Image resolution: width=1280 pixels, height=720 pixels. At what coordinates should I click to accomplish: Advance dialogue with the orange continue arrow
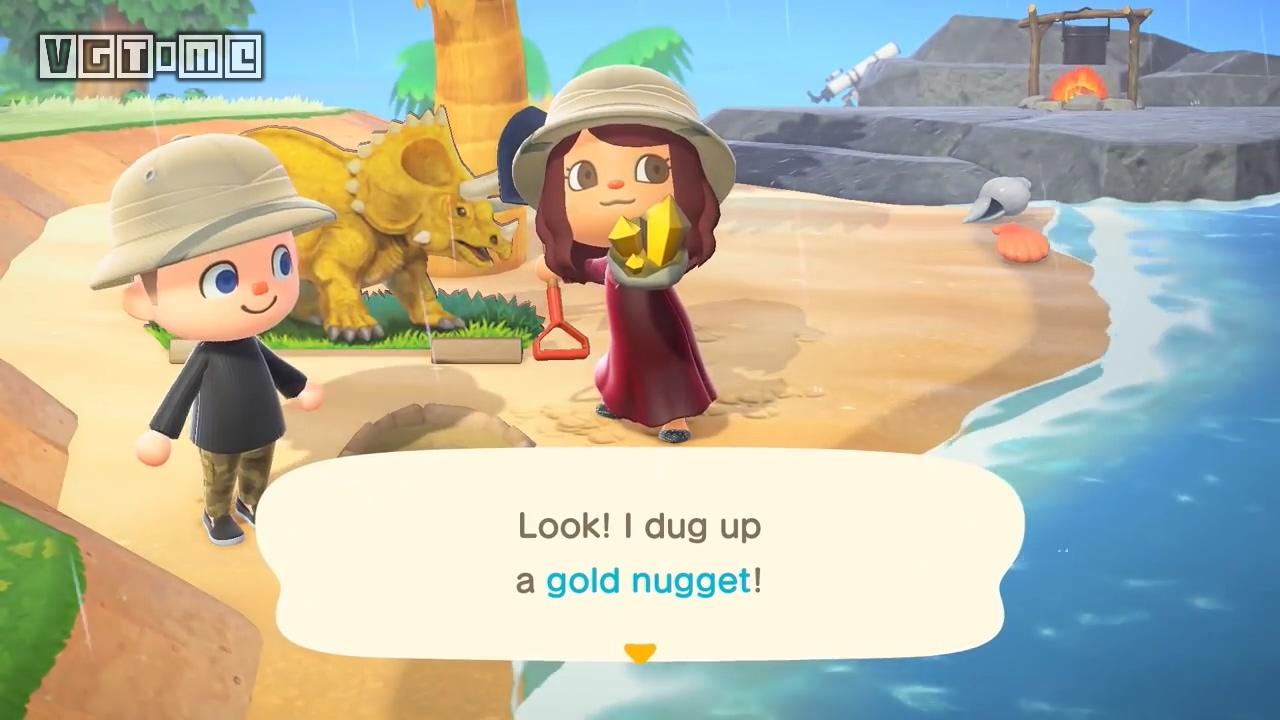639,653
